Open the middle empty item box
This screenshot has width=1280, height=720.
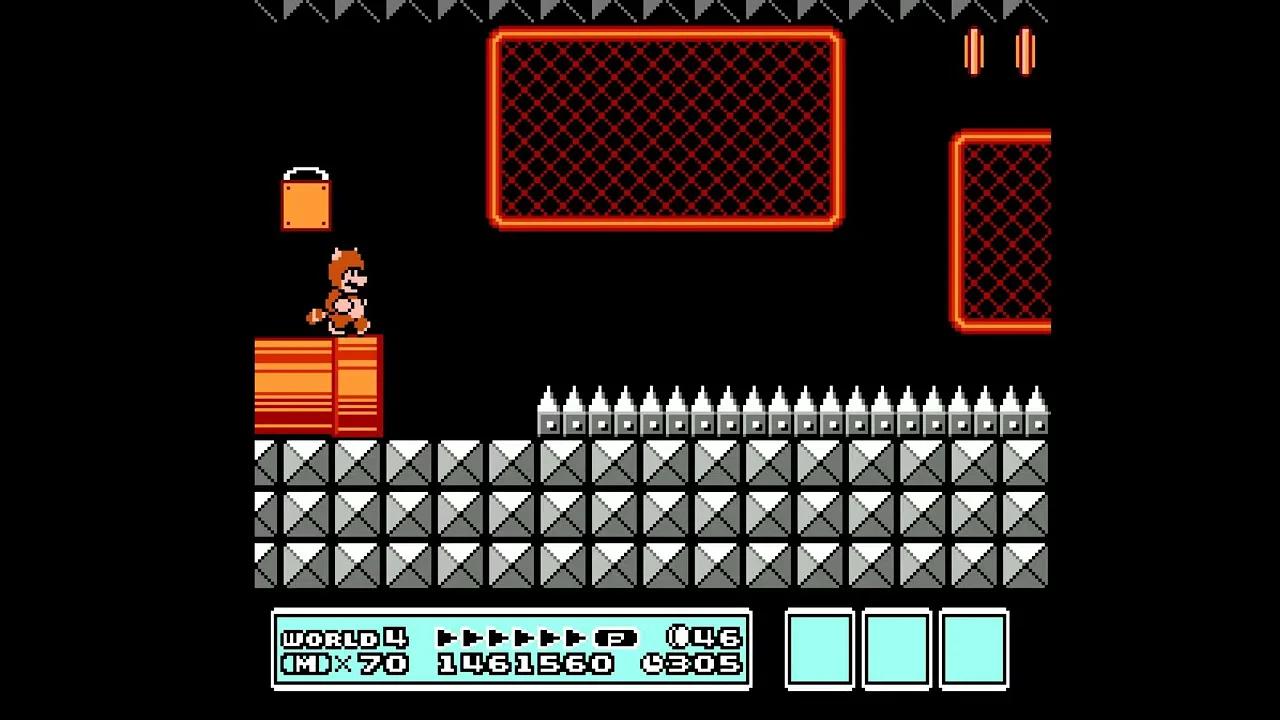(x=897, y=650)
